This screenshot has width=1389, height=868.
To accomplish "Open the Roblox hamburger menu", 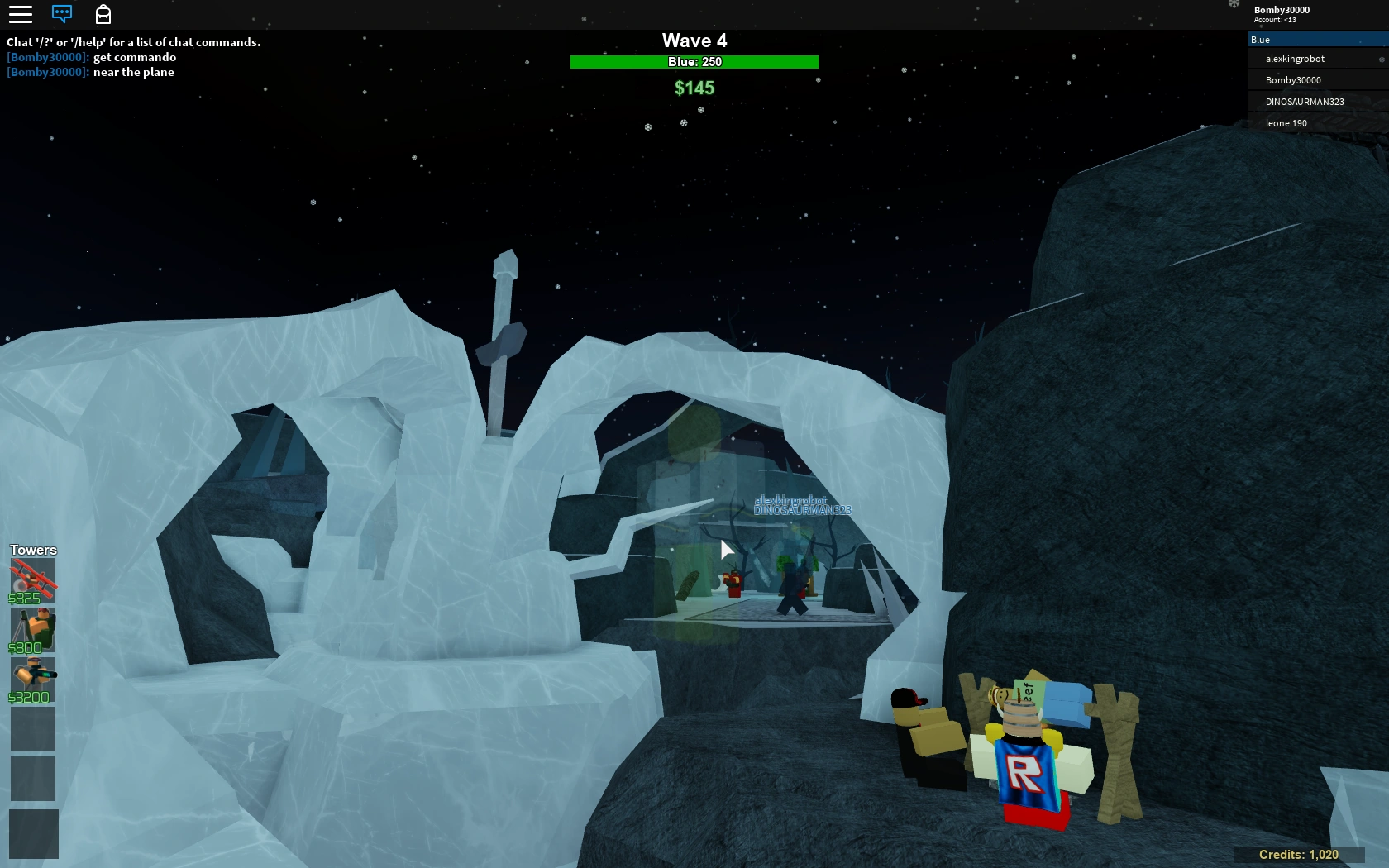I will coord(20,14).
